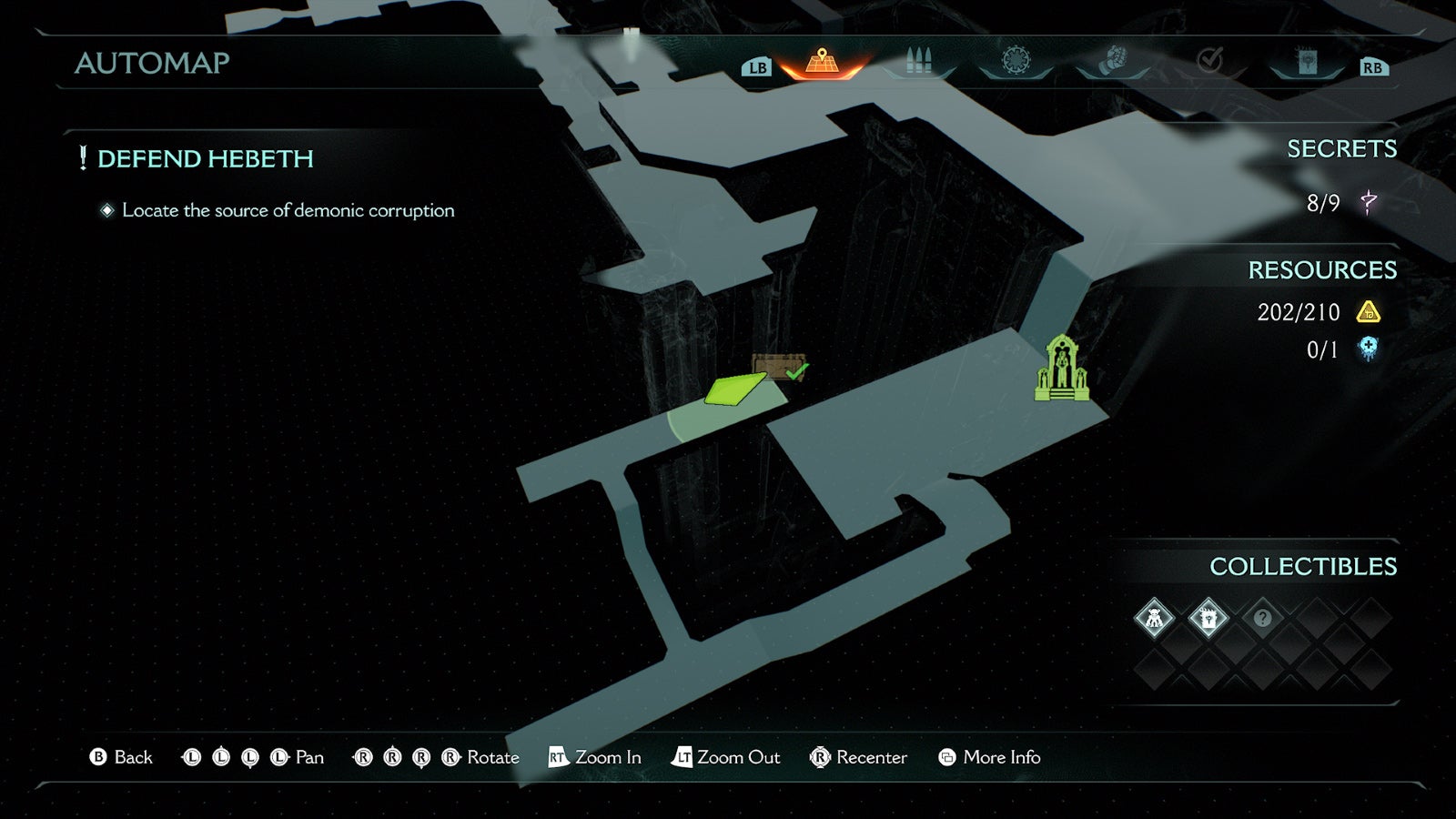This screenshot has width=1456, height=819.
Task: Open the Challenges checkmark icon
Action: point(1208,61)
